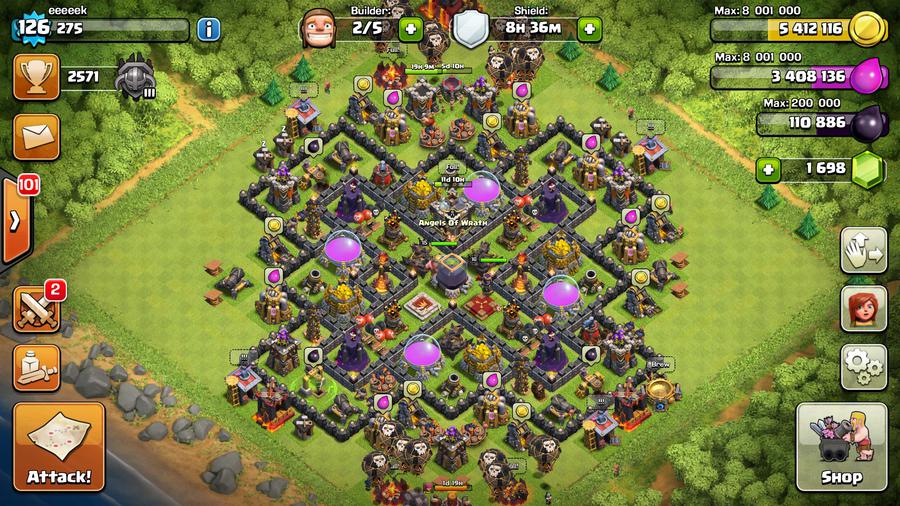Image resolution: width=900 pixels, height=506 pixels.
Task: Open the mailbox envelope messages
Action: (36, 135)
